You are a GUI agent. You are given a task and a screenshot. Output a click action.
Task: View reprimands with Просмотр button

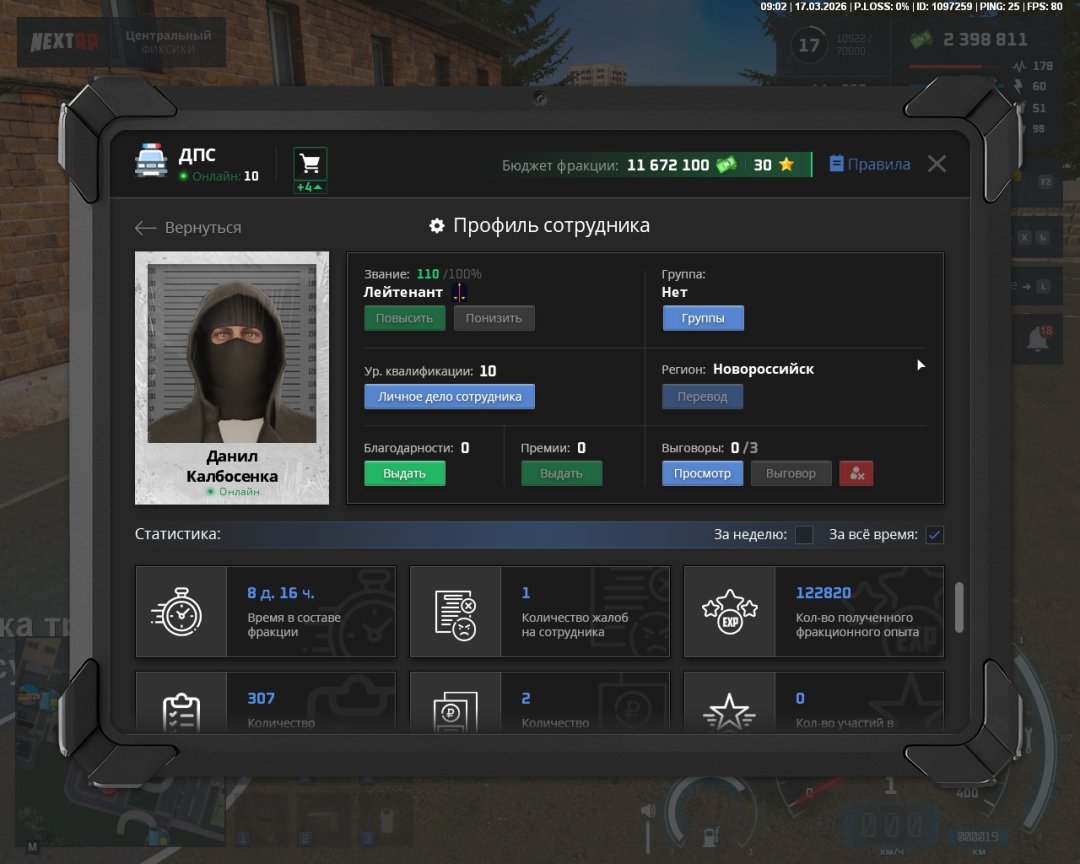pos(702,473)
